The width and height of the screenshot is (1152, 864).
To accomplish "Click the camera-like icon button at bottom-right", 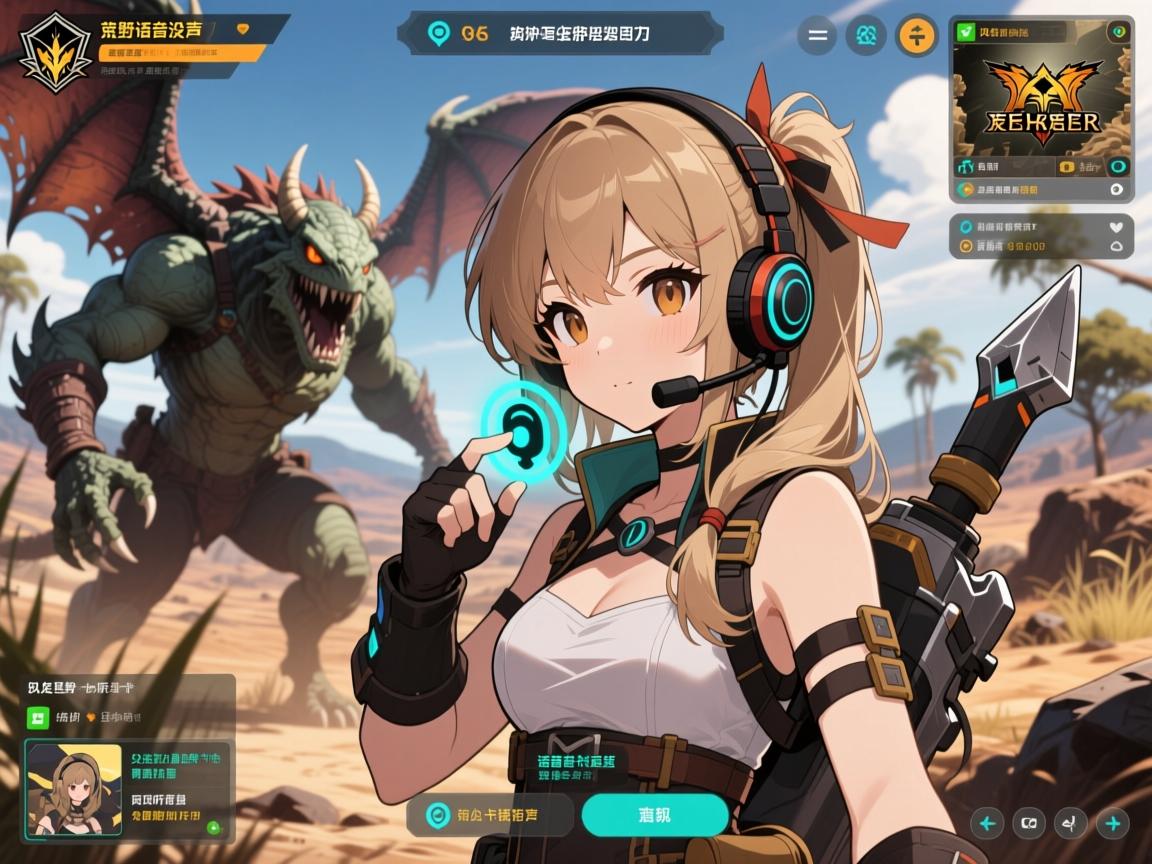I will pyautogui.click(x=1029, y=824).
